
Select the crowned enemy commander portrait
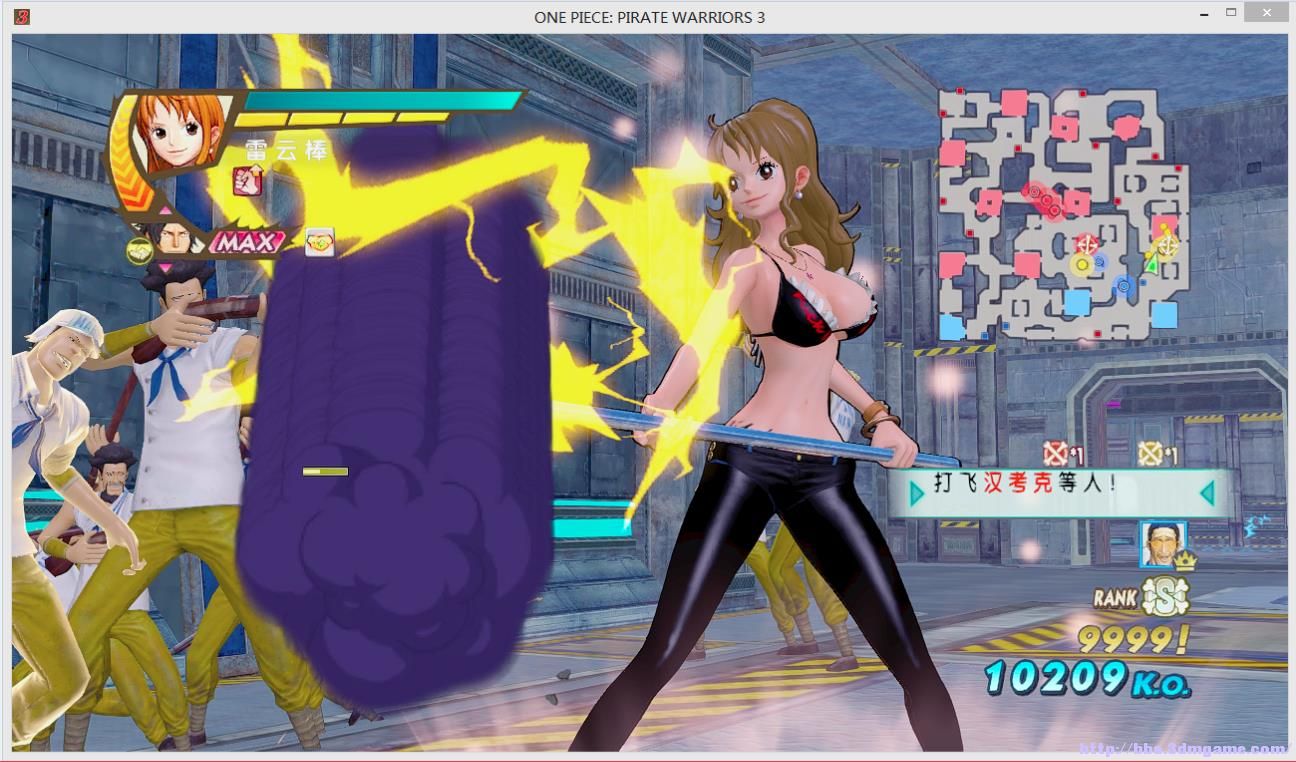1162,545
